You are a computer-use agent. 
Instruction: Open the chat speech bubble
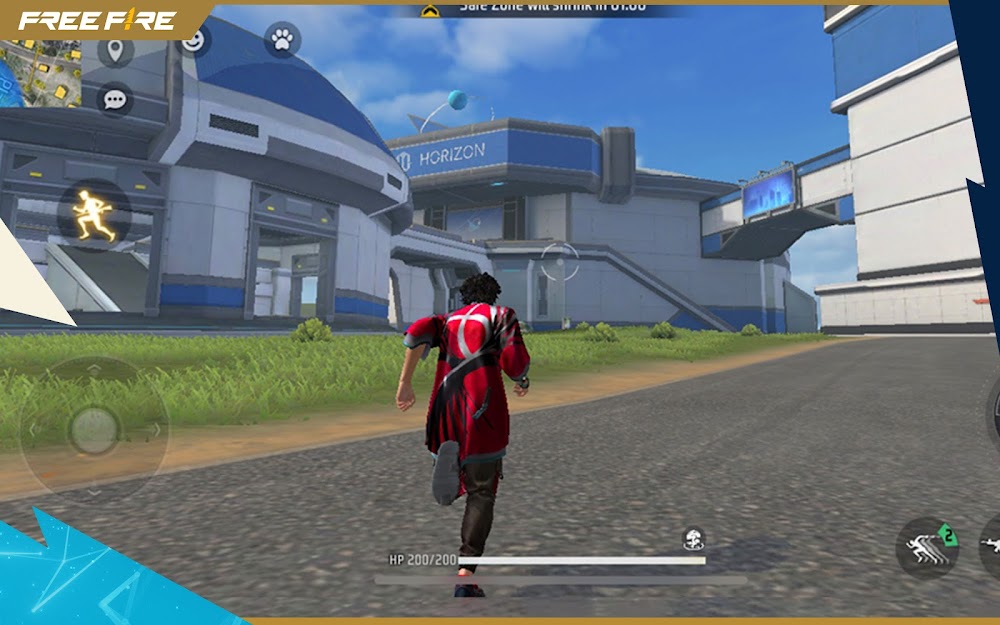tap(115, 99)
